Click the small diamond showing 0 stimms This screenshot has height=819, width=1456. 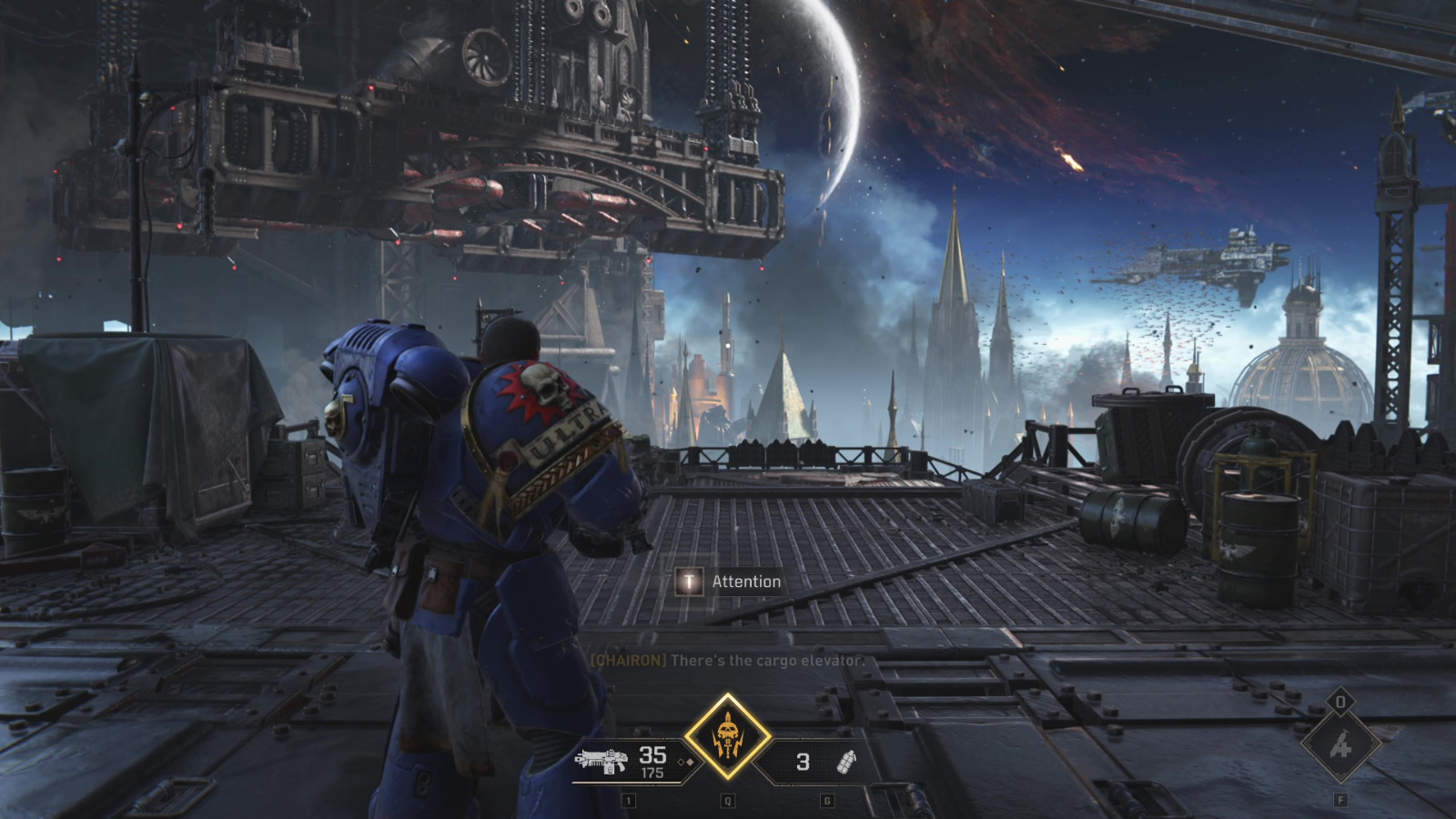click(x=1340, y=701)
